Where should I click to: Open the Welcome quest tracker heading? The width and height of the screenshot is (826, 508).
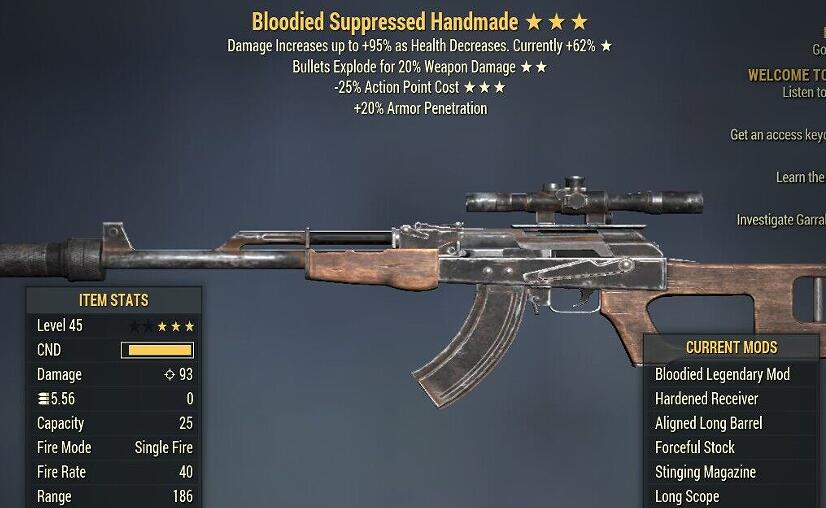[787, 75]
